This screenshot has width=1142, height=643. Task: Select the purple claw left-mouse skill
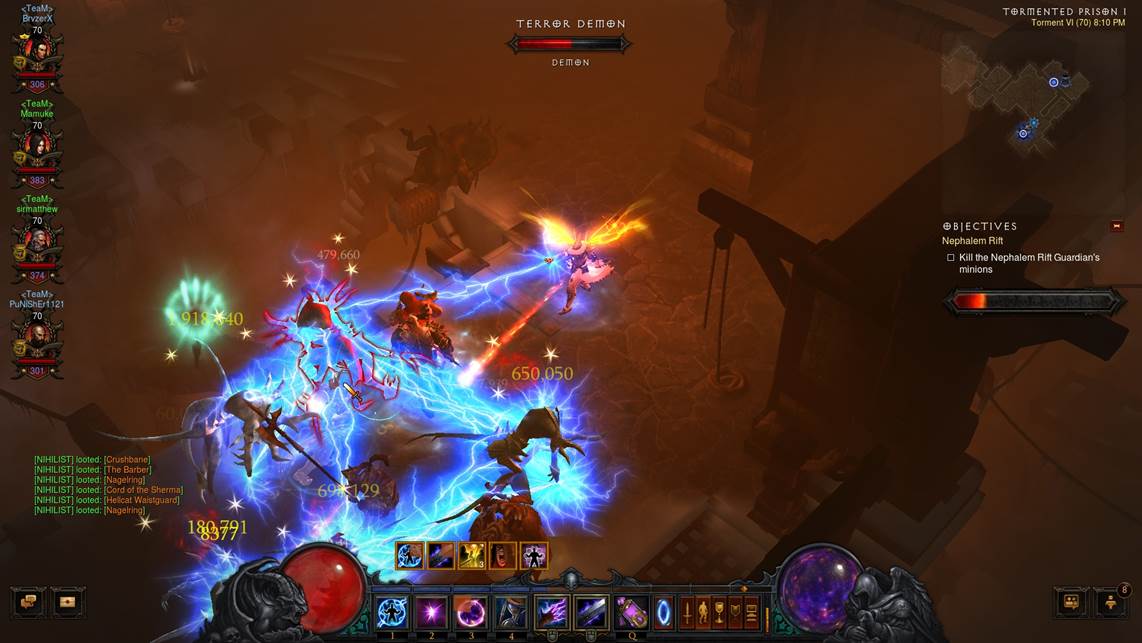[551, 612]
